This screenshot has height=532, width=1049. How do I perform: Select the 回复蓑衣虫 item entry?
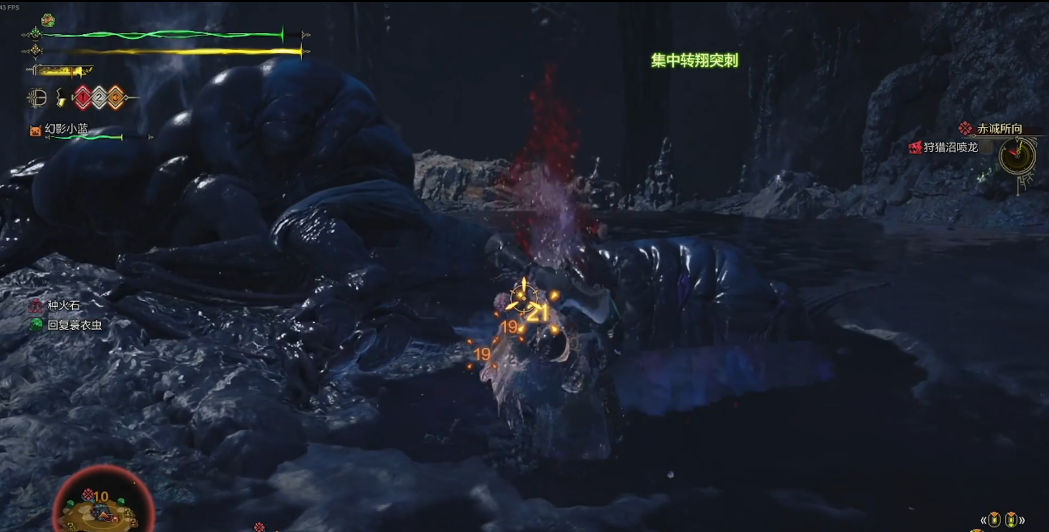(74, 325)
